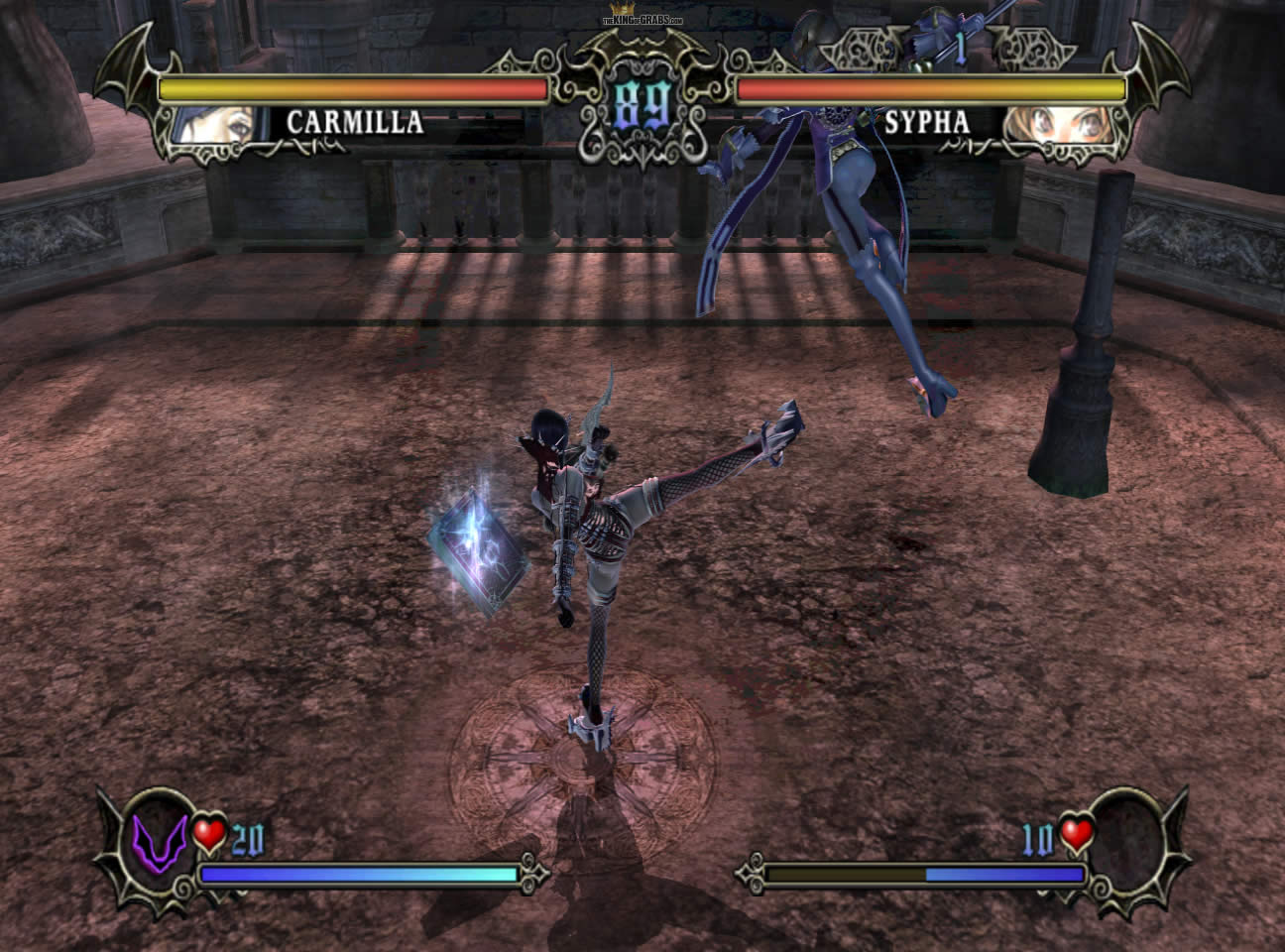
Task: Click the red heart beside 20
Action: [209, 835]
